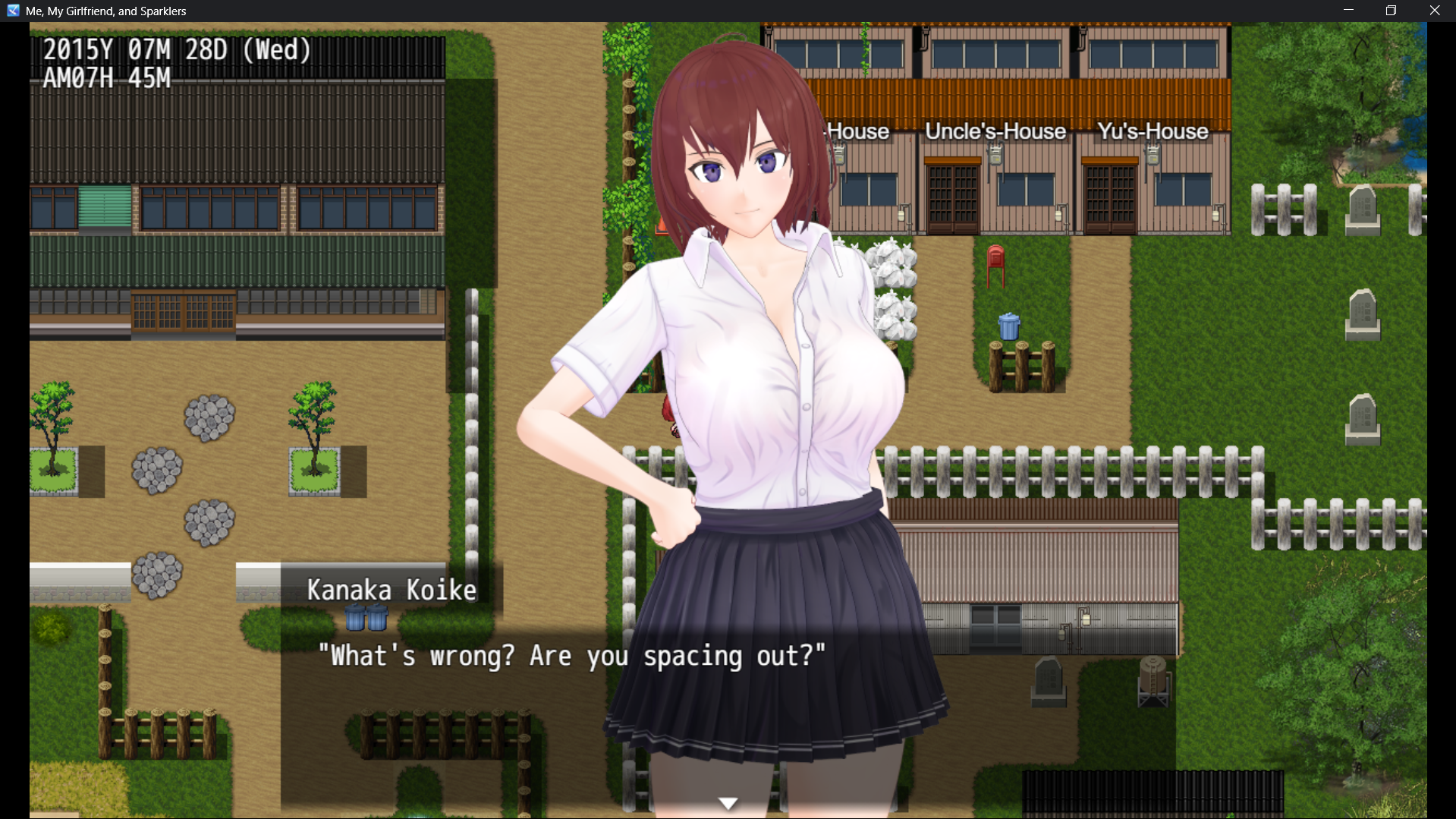Minimize the game window

tap(1348, 11)
